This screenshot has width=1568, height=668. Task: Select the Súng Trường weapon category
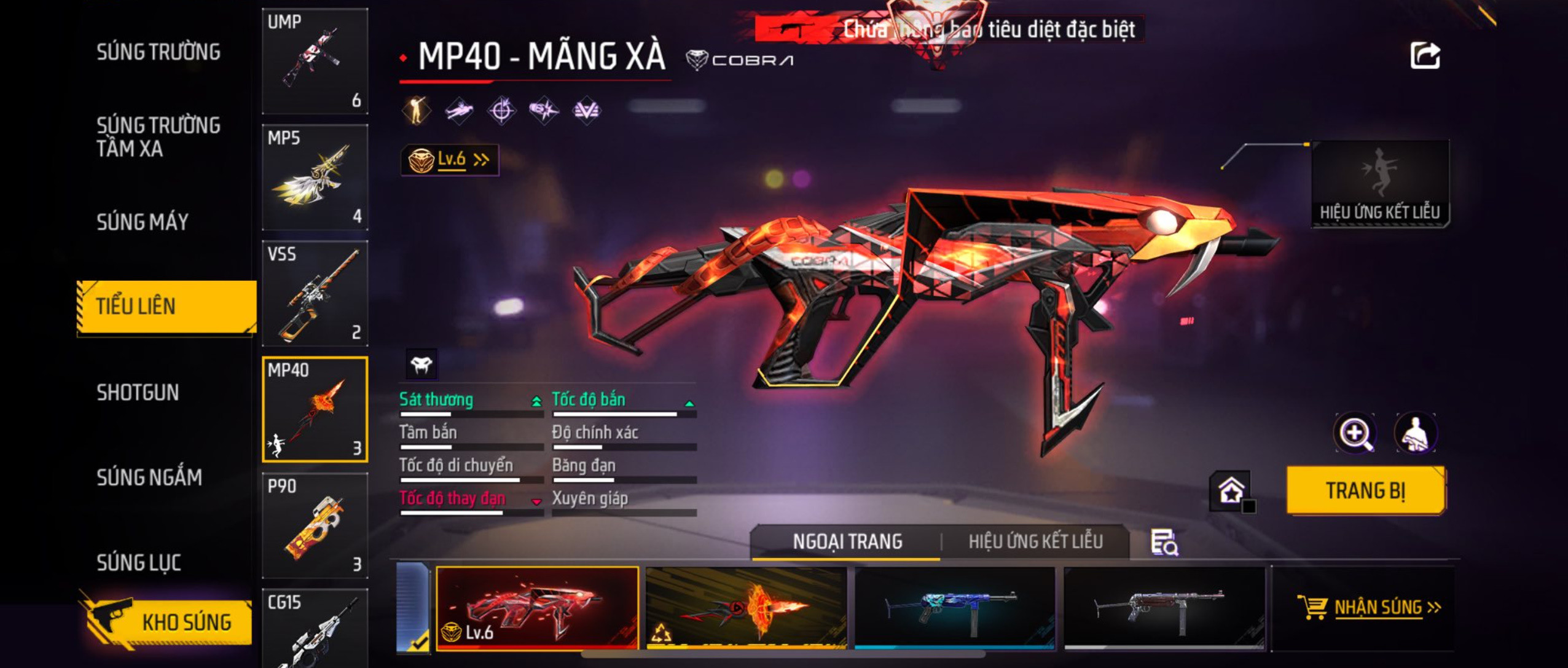click(159, 52)
